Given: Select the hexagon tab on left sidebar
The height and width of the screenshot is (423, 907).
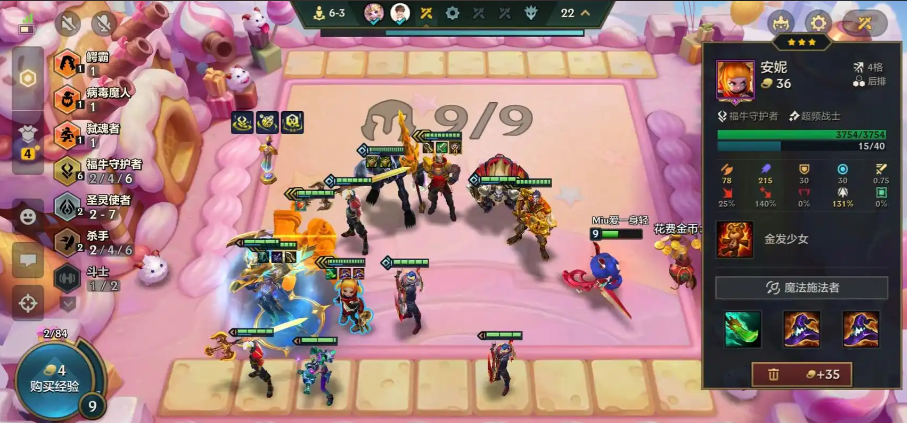Looking at the screenshot, I should pyautogui.click(x=28, y=78).
